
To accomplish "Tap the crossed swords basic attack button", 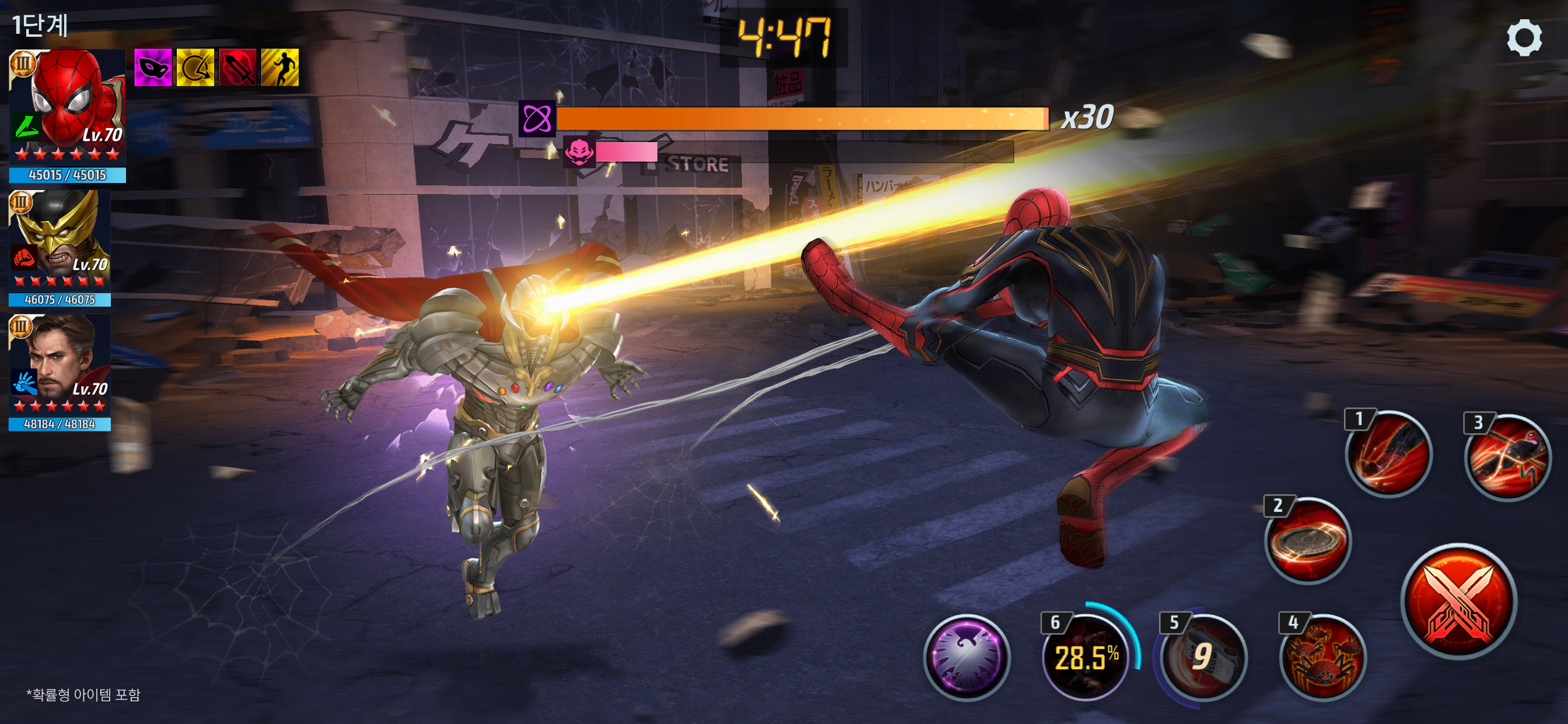I will coord(1458,601).
